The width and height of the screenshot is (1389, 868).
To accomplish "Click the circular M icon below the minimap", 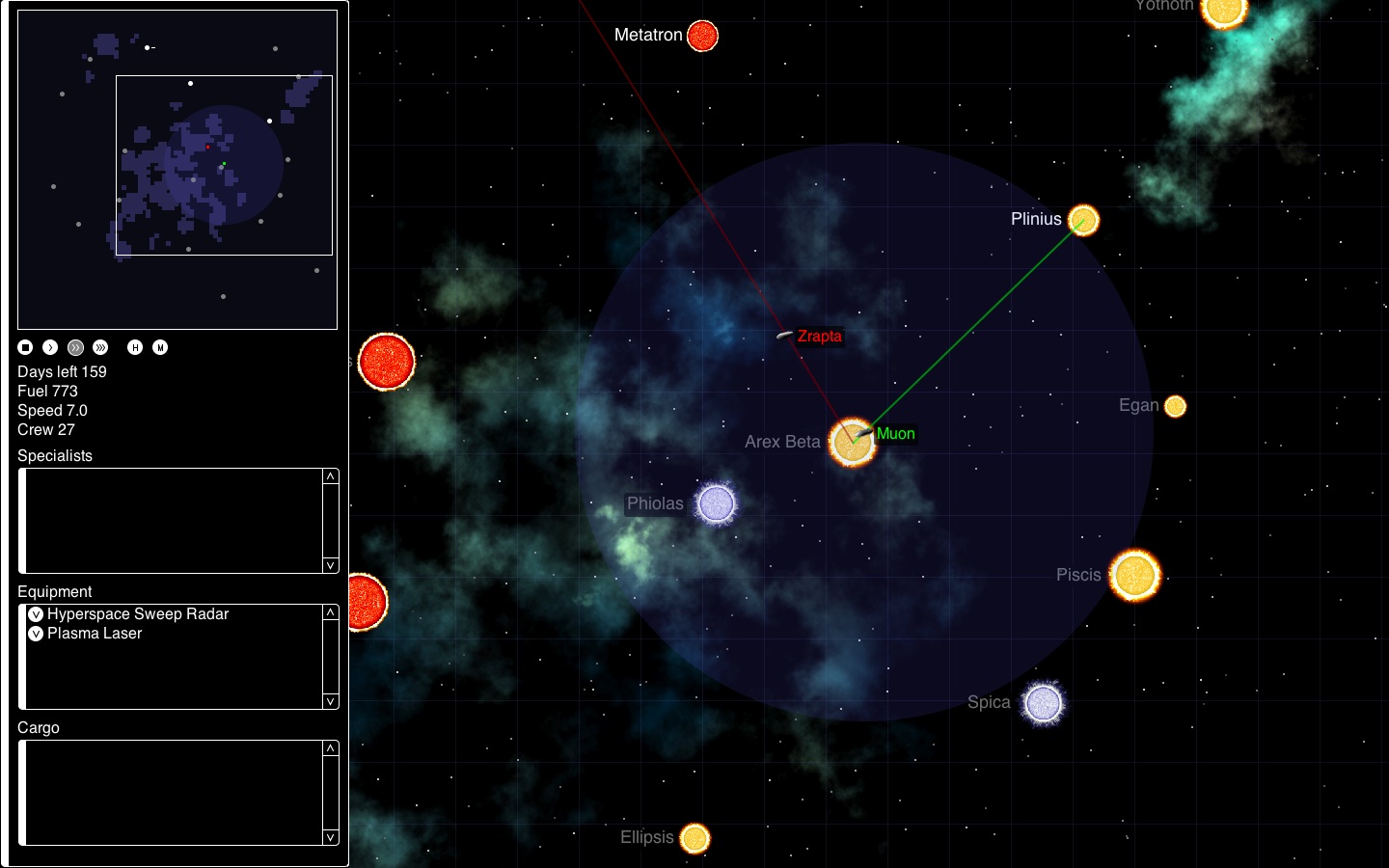I will click(x=161, y=347).
